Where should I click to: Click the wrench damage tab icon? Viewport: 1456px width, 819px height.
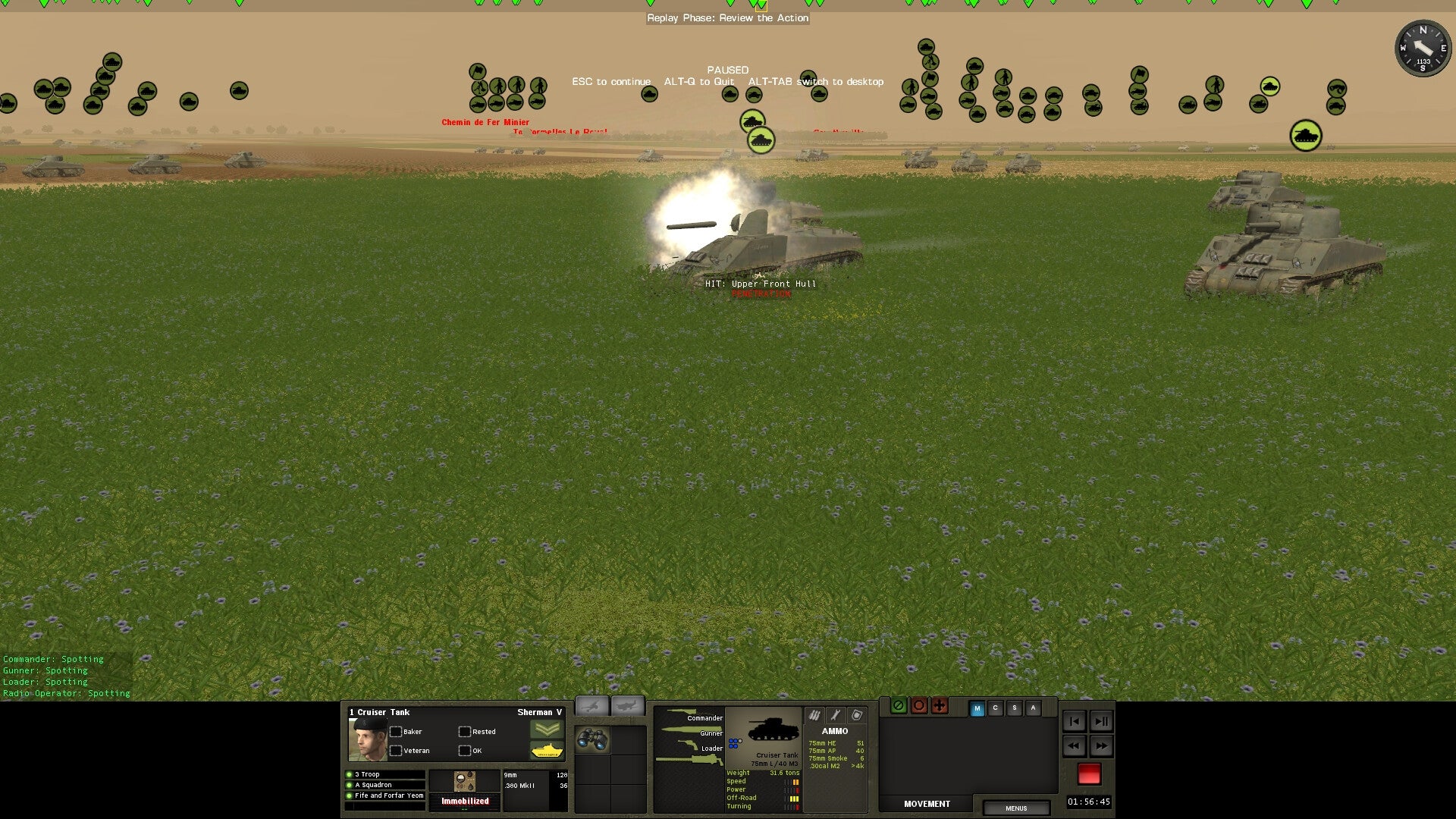(836, 715)
